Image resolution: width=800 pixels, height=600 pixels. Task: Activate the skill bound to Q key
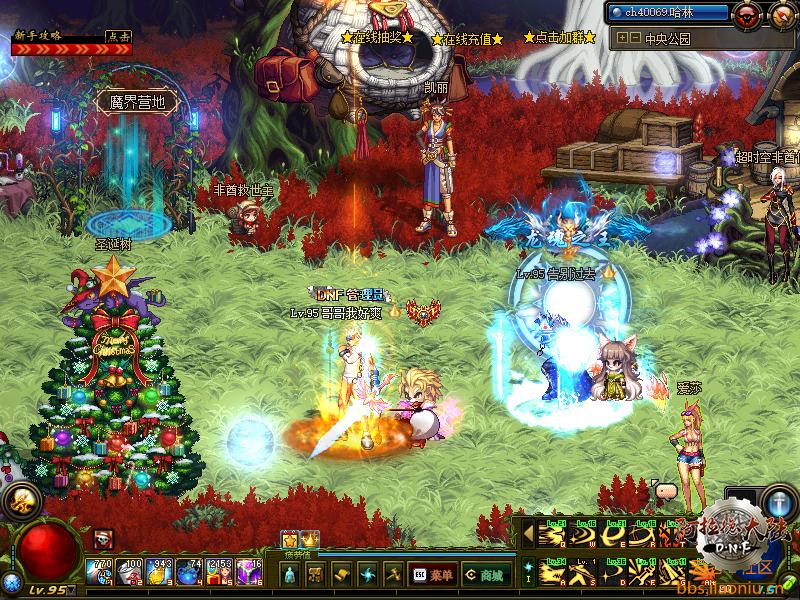[x=551, y=537]
